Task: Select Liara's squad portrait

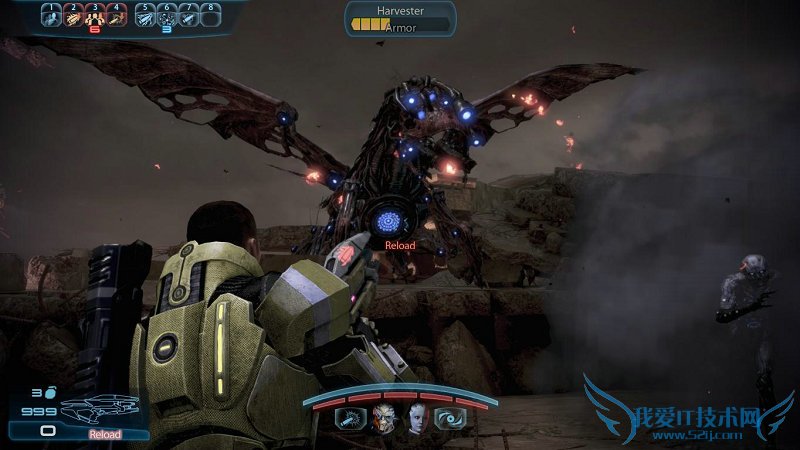Action: pyautogui.click(x=416, y=419)
